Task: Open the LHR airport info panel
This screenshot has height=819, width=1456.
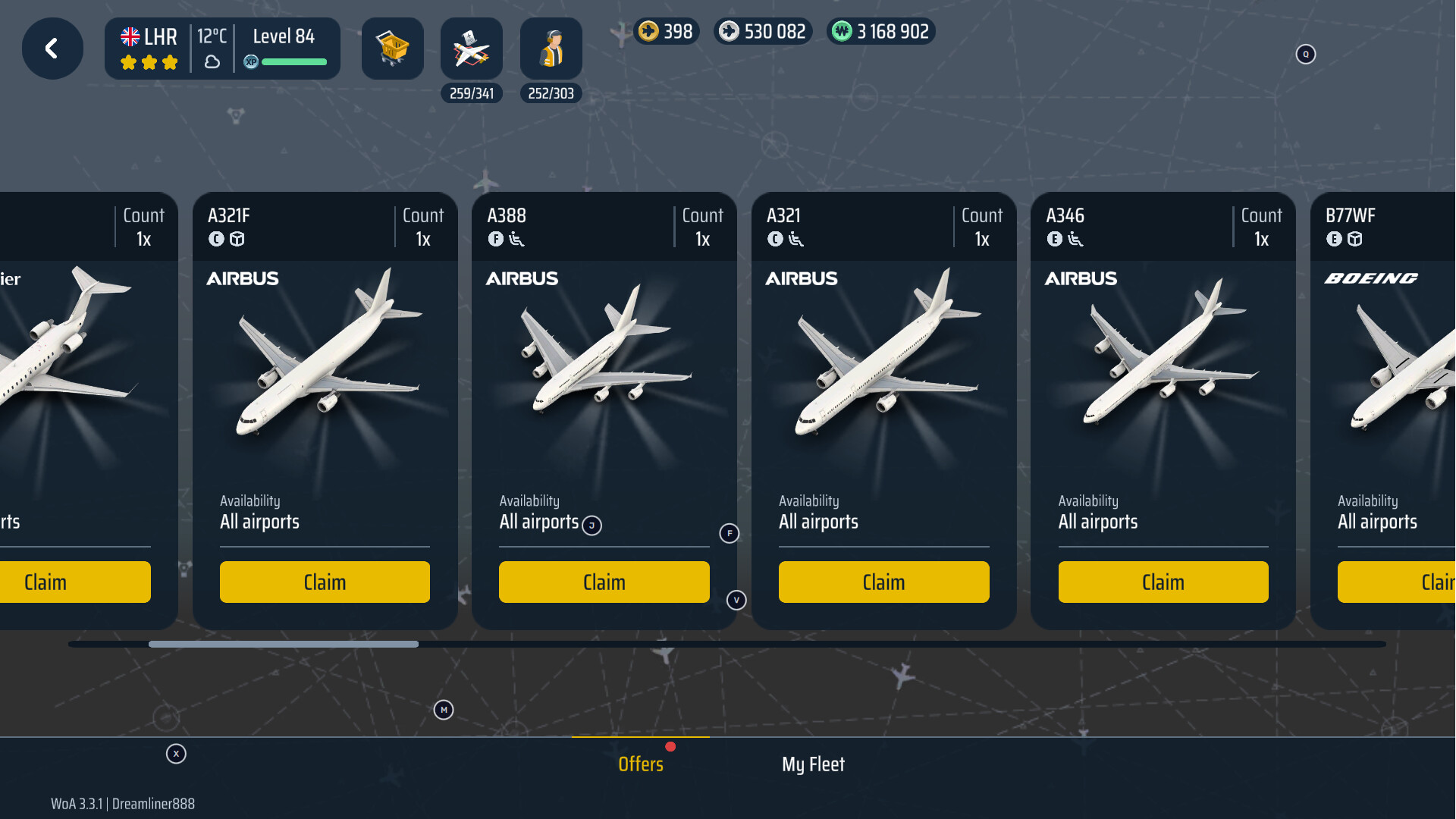Action: [x=222, y=49]
